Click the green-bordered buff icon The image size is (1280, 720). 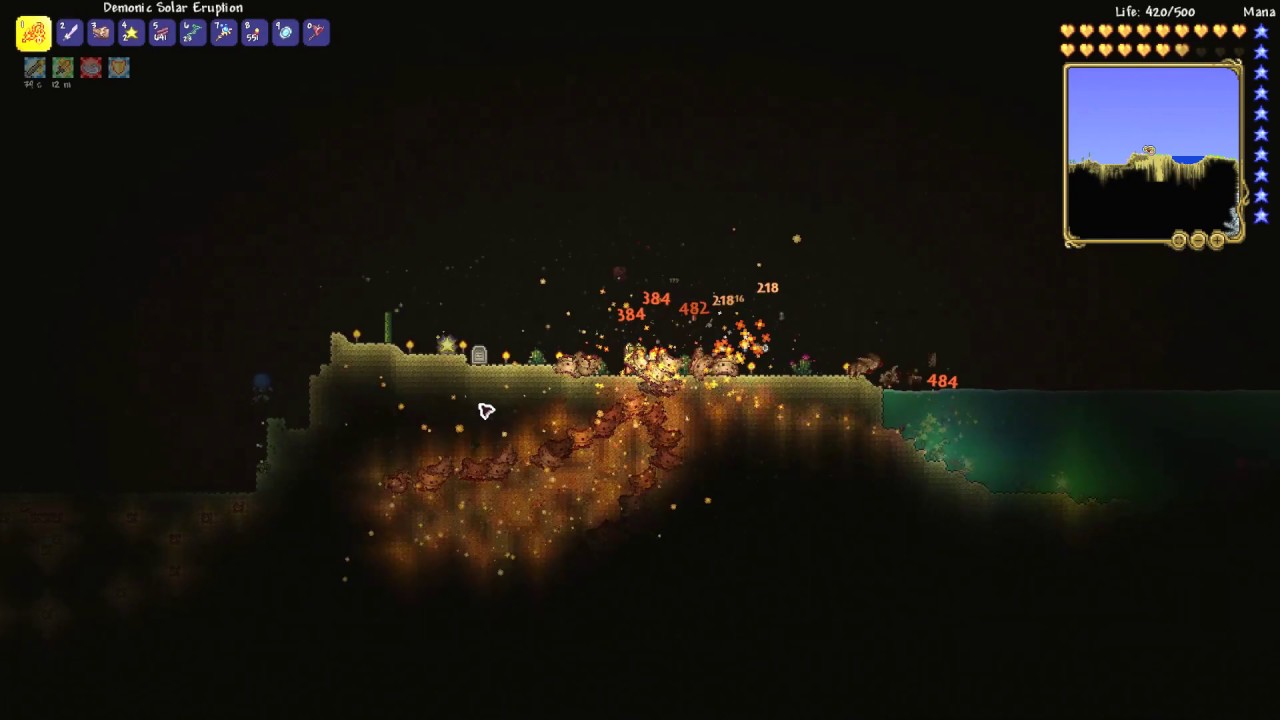pos(63,67)
